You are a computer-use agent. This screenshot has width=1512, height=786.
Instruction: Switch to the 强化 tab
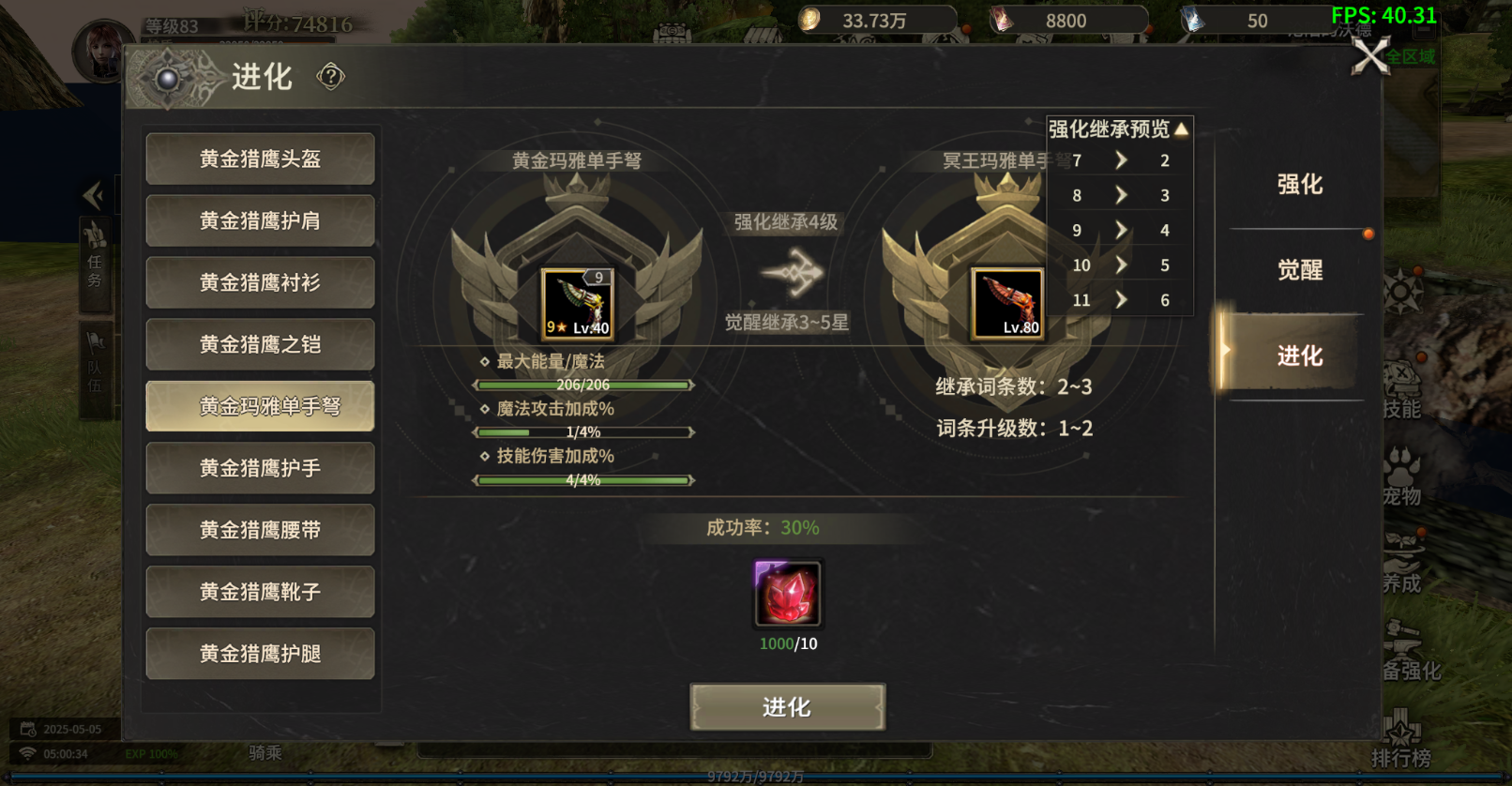tap(1302, 185)
